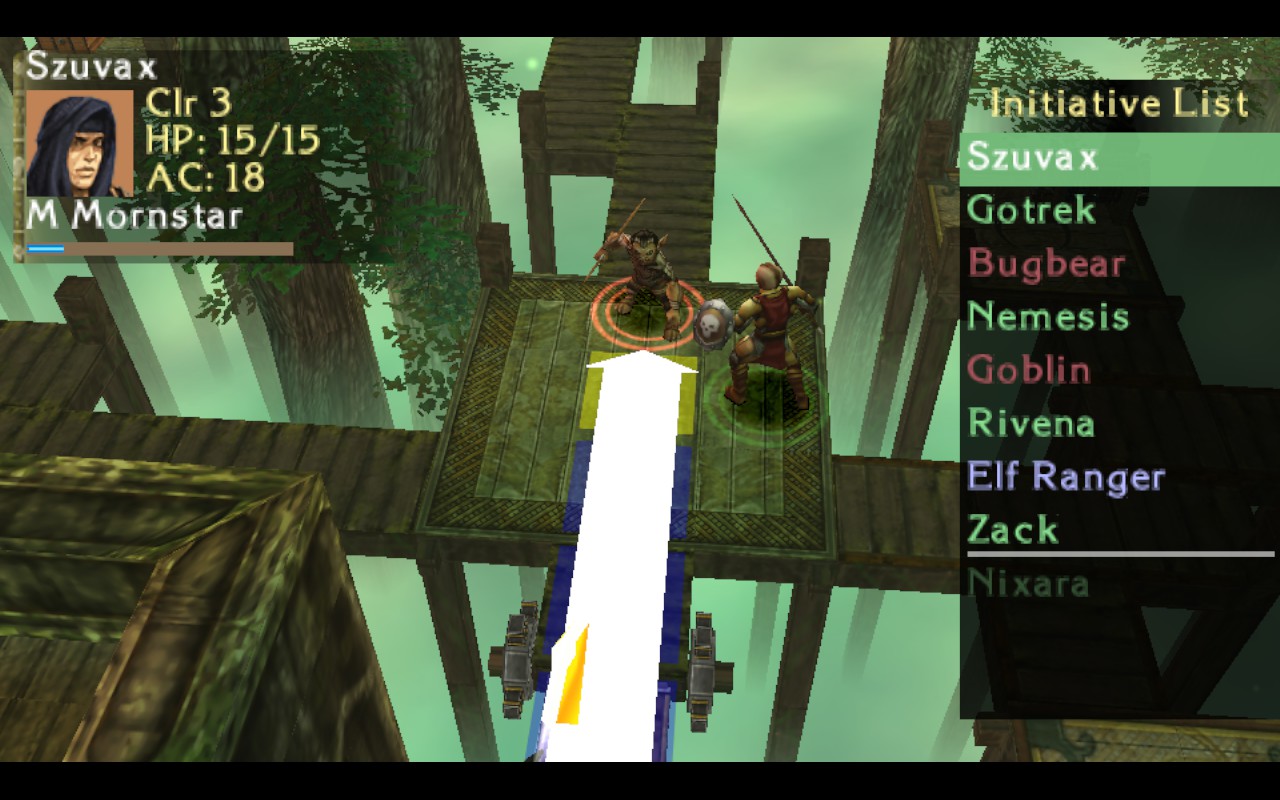Click the Szuvax character portrait
This screenshot has width=1280, height=800.
[79, 143]
